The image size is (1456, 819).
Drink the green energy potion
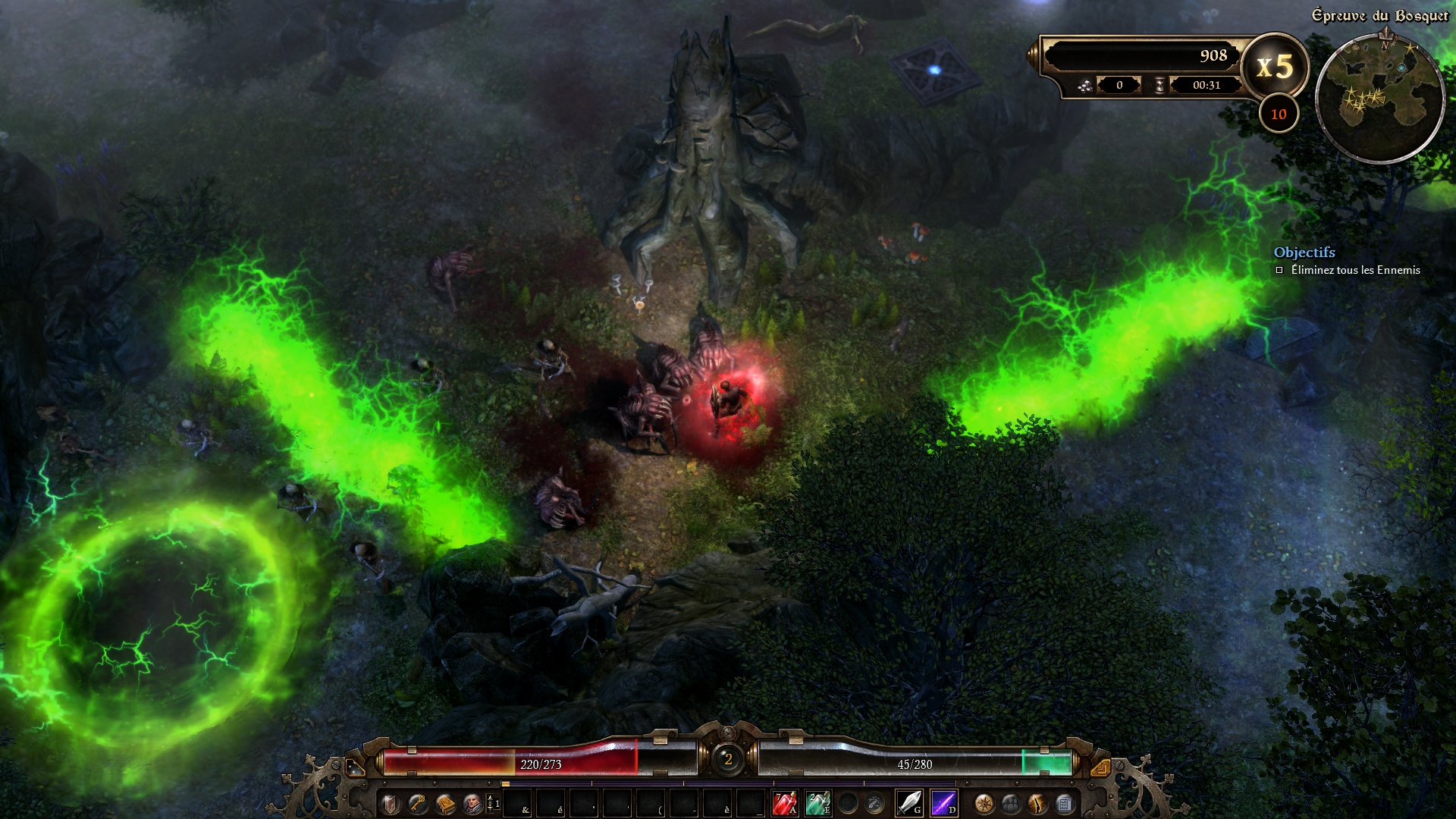coord(817,802)
